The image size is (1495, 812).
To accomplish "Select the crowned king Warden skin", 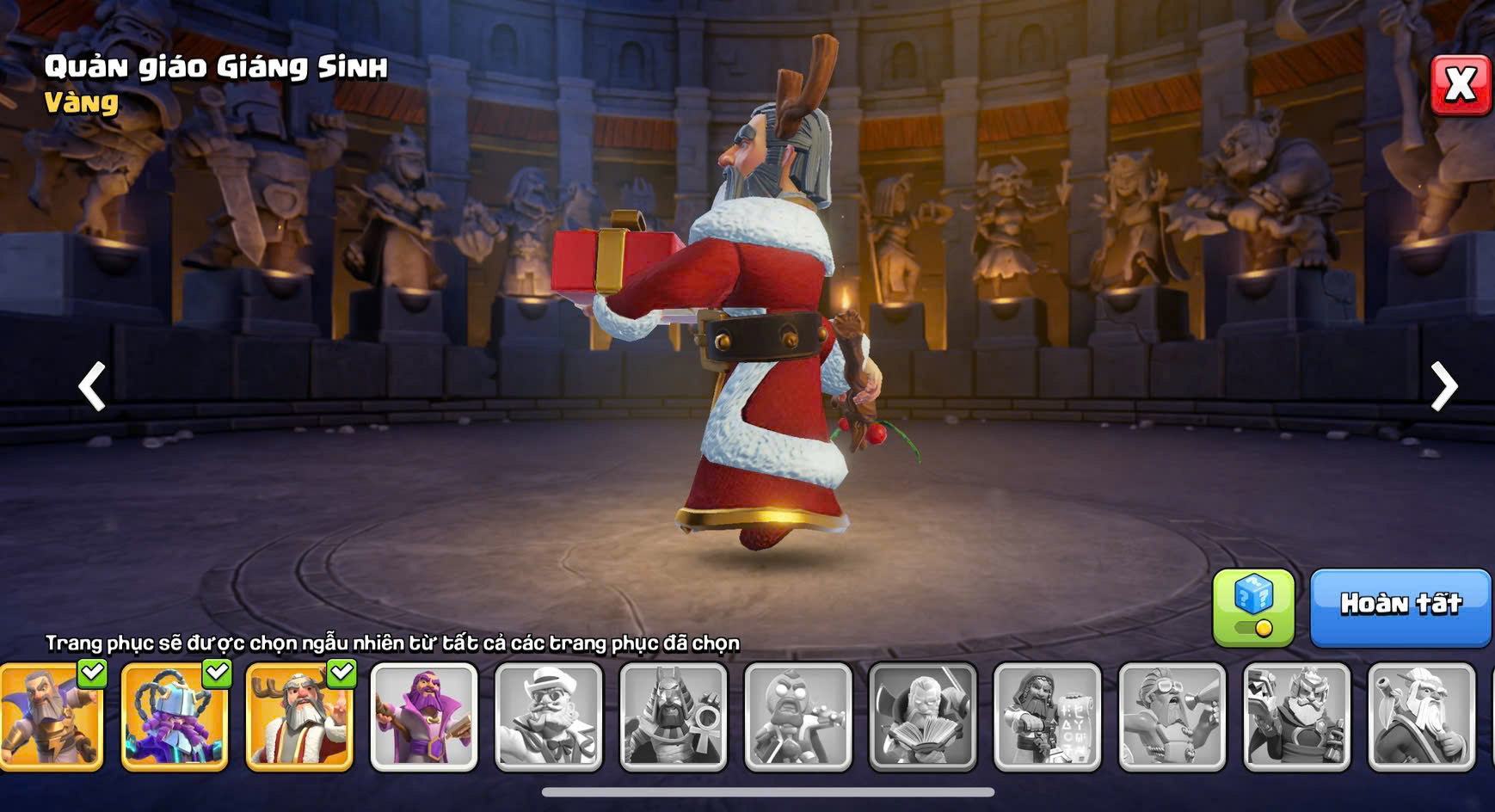I will pos(1297,717).
